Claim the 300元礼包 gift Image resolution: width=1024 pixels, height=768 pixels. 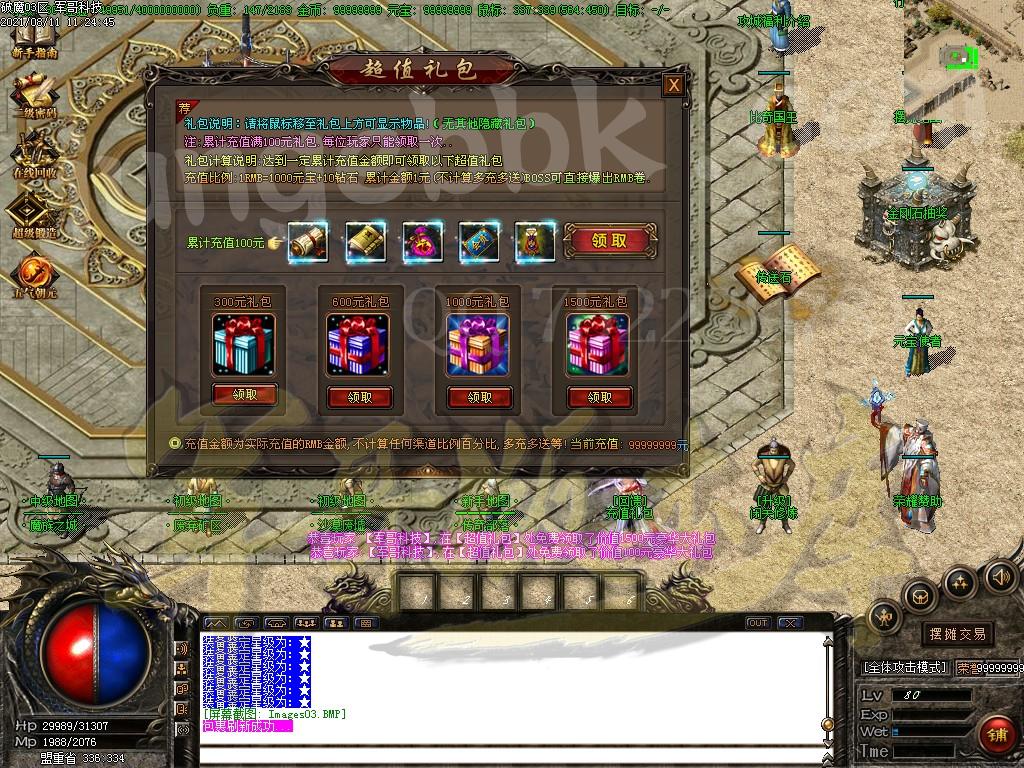[244, 396]
